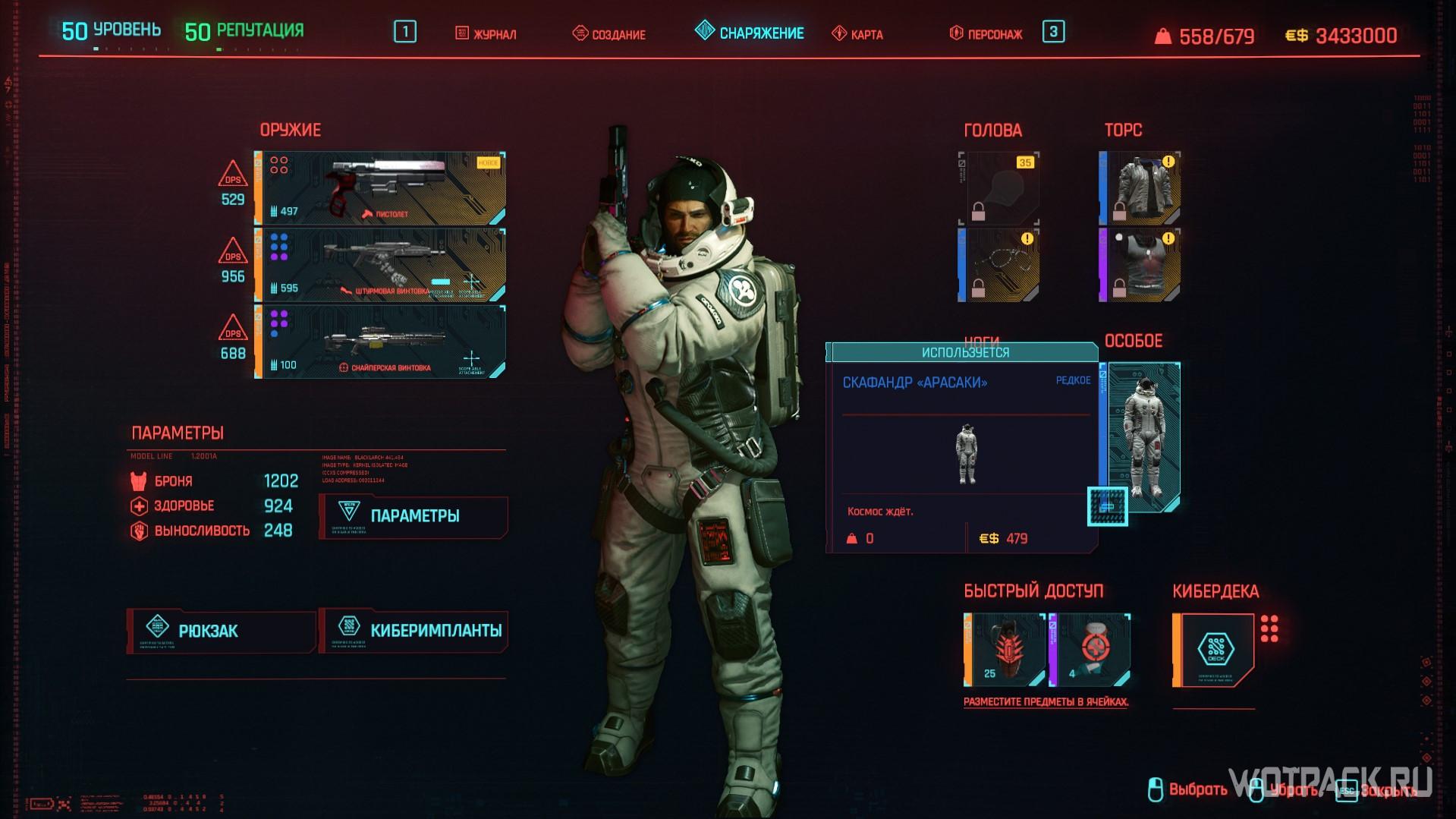Click the glasses face slot
This screenshot has height=819, width=1456.
[x=998, y=265]
